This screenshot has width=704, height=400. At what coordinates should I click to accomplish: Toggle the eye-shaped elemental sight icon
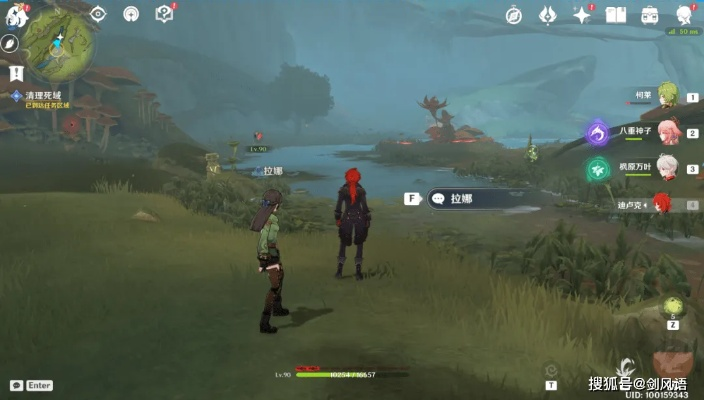coord(98,14)
